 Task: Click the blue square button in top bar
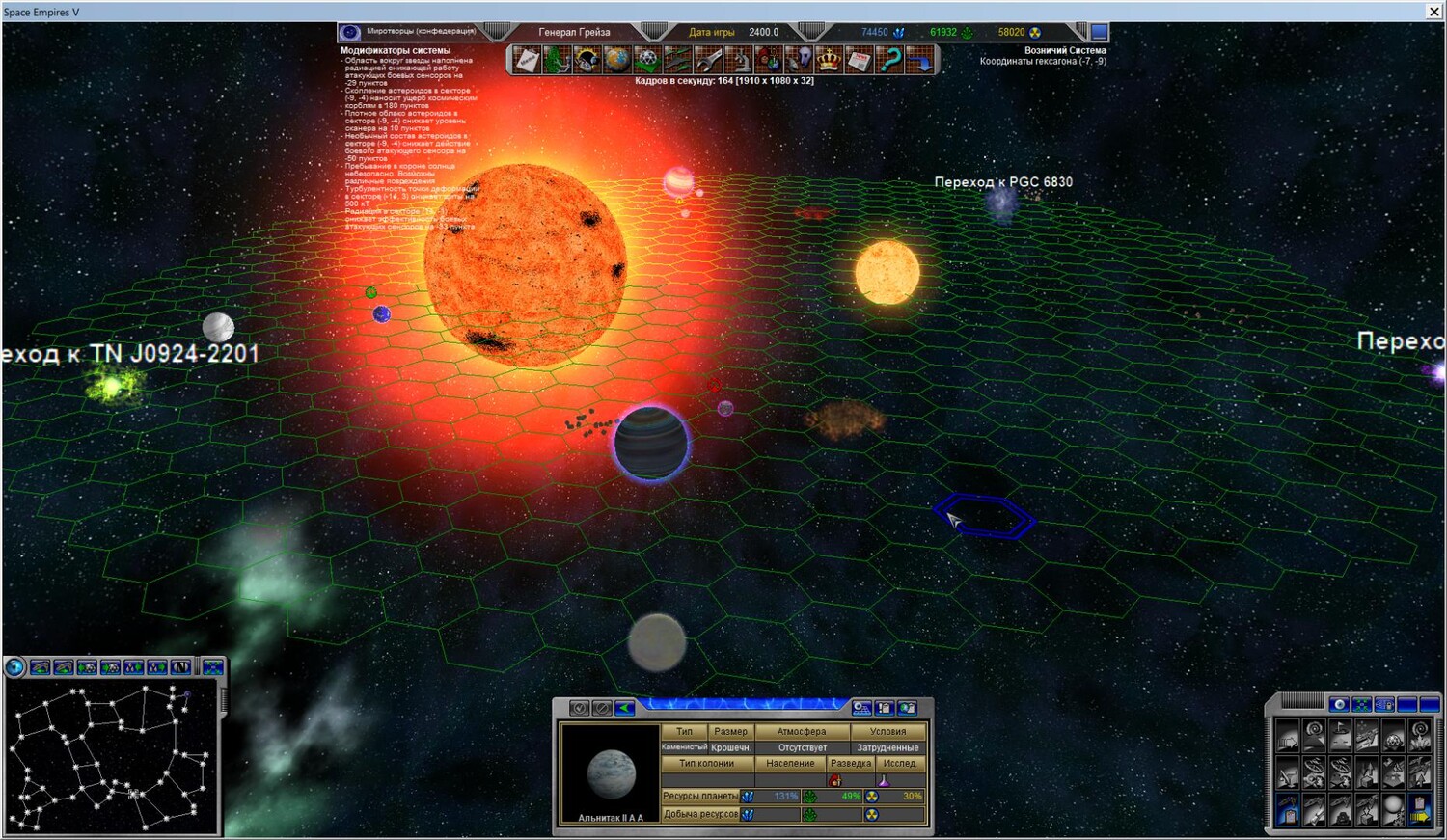click(x=1099, y=32)
